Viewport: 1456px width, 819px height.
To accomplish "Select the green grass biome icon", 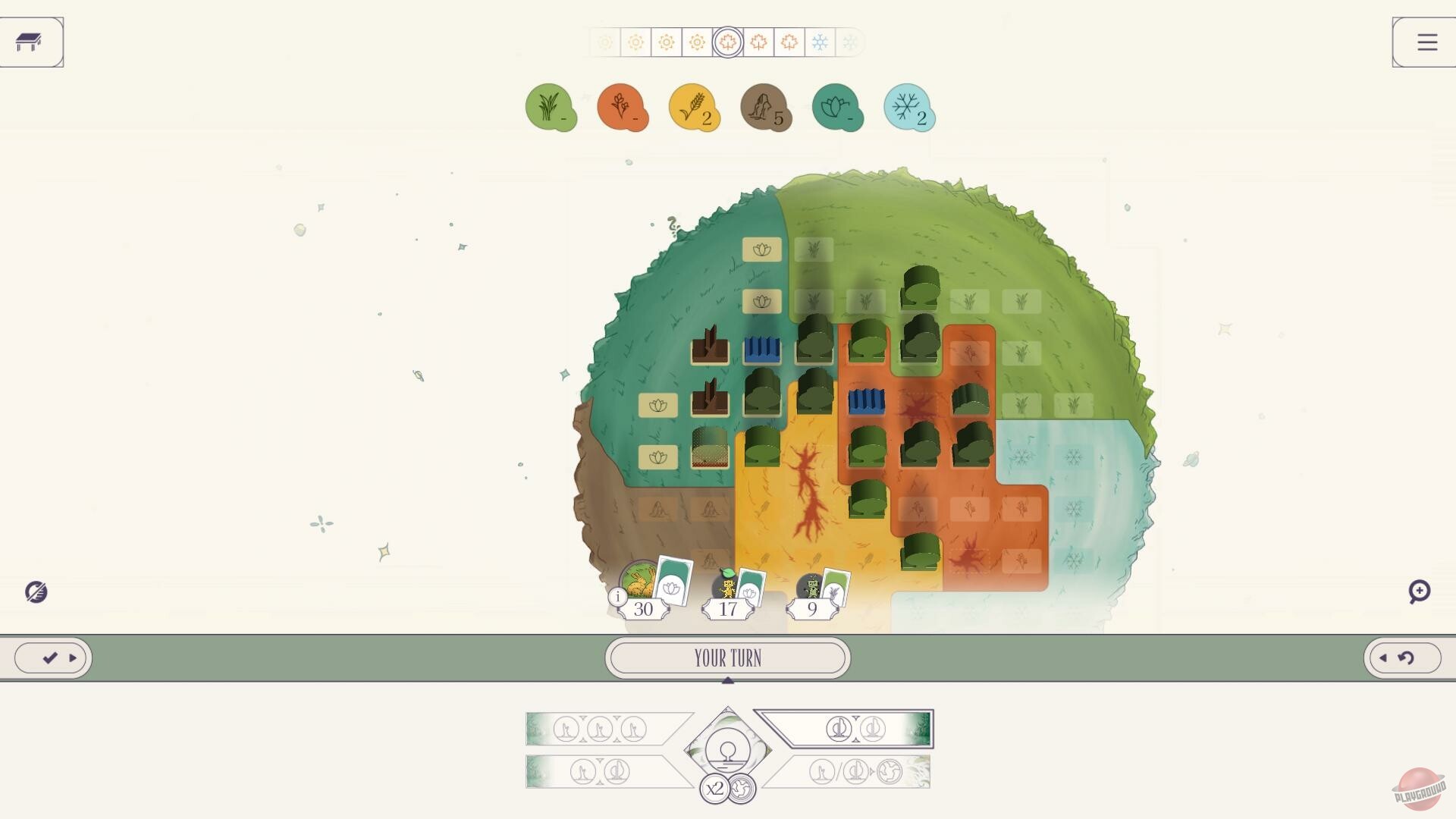I will click(x=551, y=107).
